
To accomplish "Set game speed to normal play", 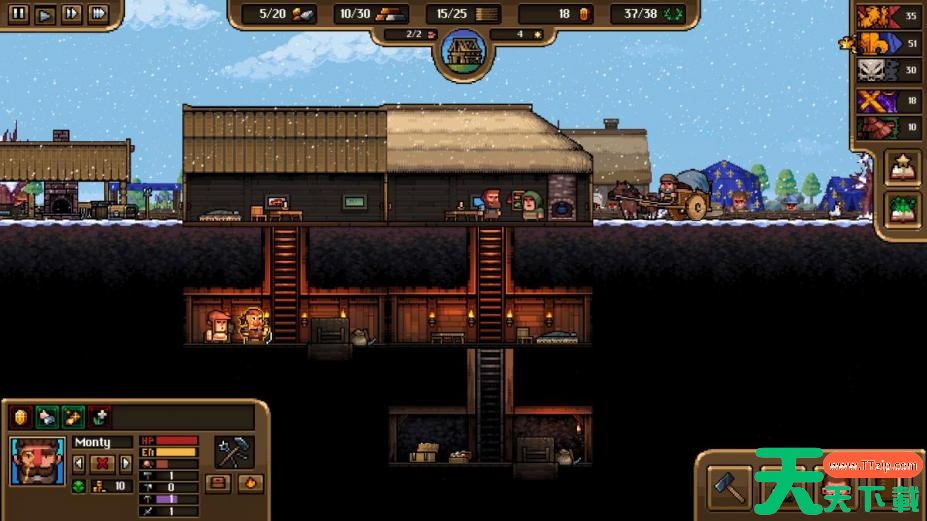I will point(45,14).
